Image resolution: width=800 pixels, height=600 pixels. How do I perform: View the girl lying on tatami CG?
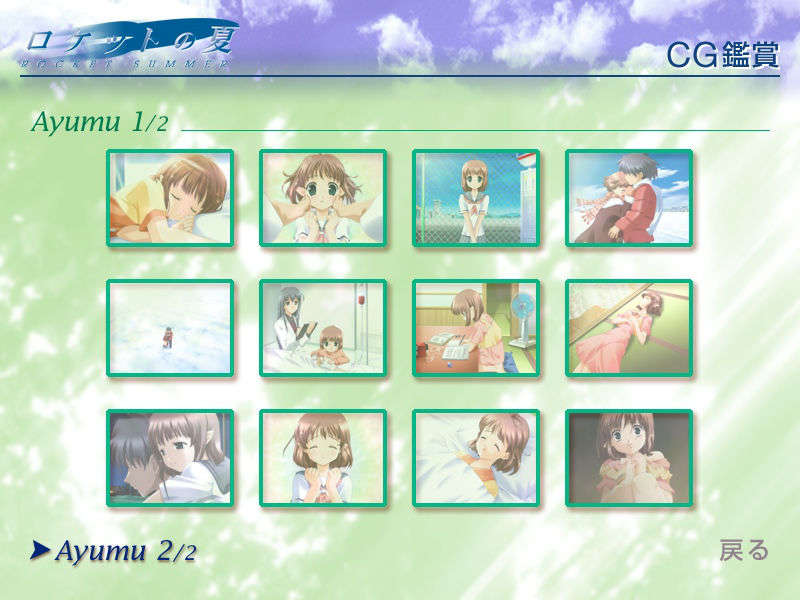click(629, 328)
